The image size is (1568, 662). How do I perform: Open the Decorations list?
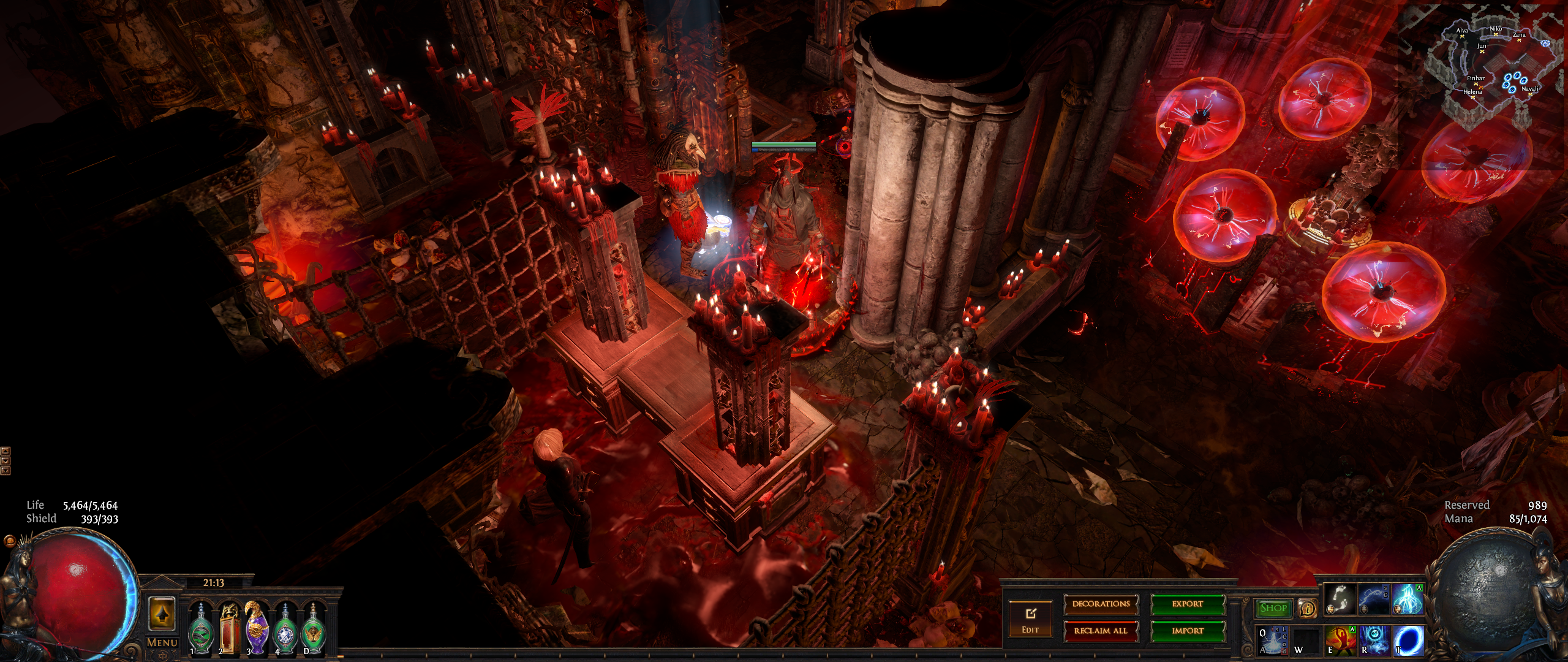click(1101, 604)
